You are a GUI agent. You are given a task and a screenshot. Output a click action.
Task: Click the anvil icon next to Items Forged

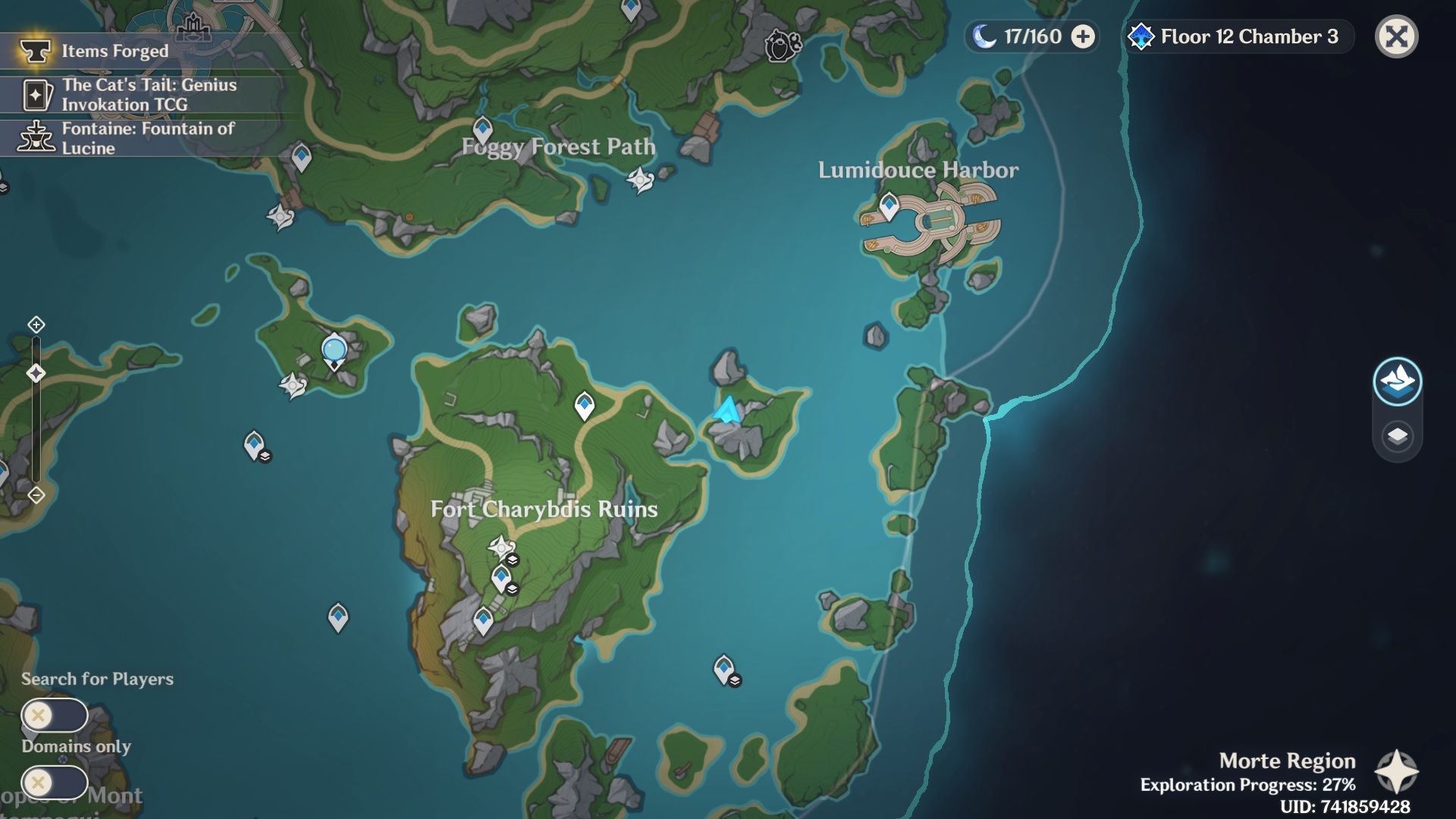point(36,51)
